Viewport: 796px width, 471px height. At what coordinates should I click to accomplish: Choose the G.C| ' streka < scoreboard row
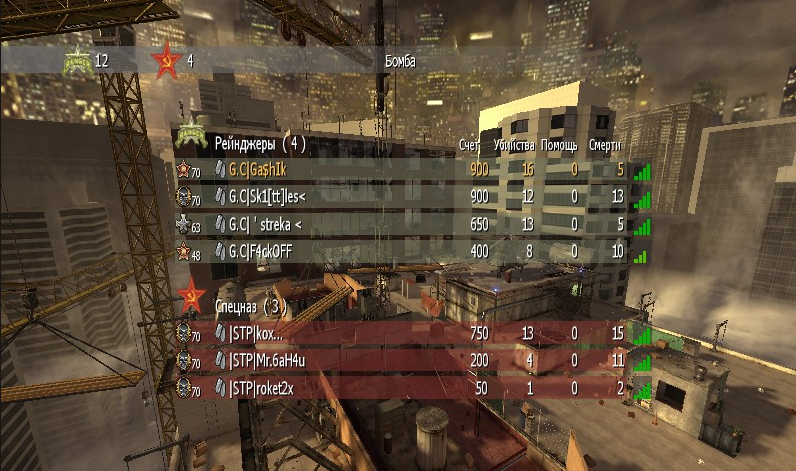click(400, 224)
